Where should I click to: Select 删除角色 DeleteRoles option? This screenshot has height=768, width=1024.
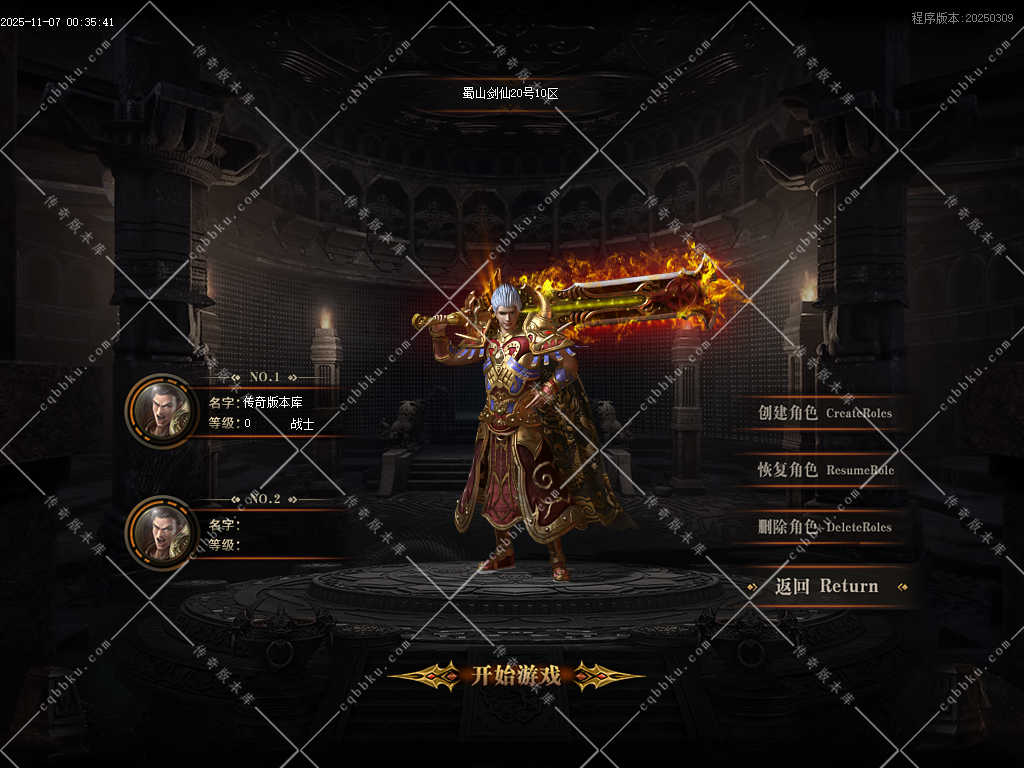(x=825, y=527)
